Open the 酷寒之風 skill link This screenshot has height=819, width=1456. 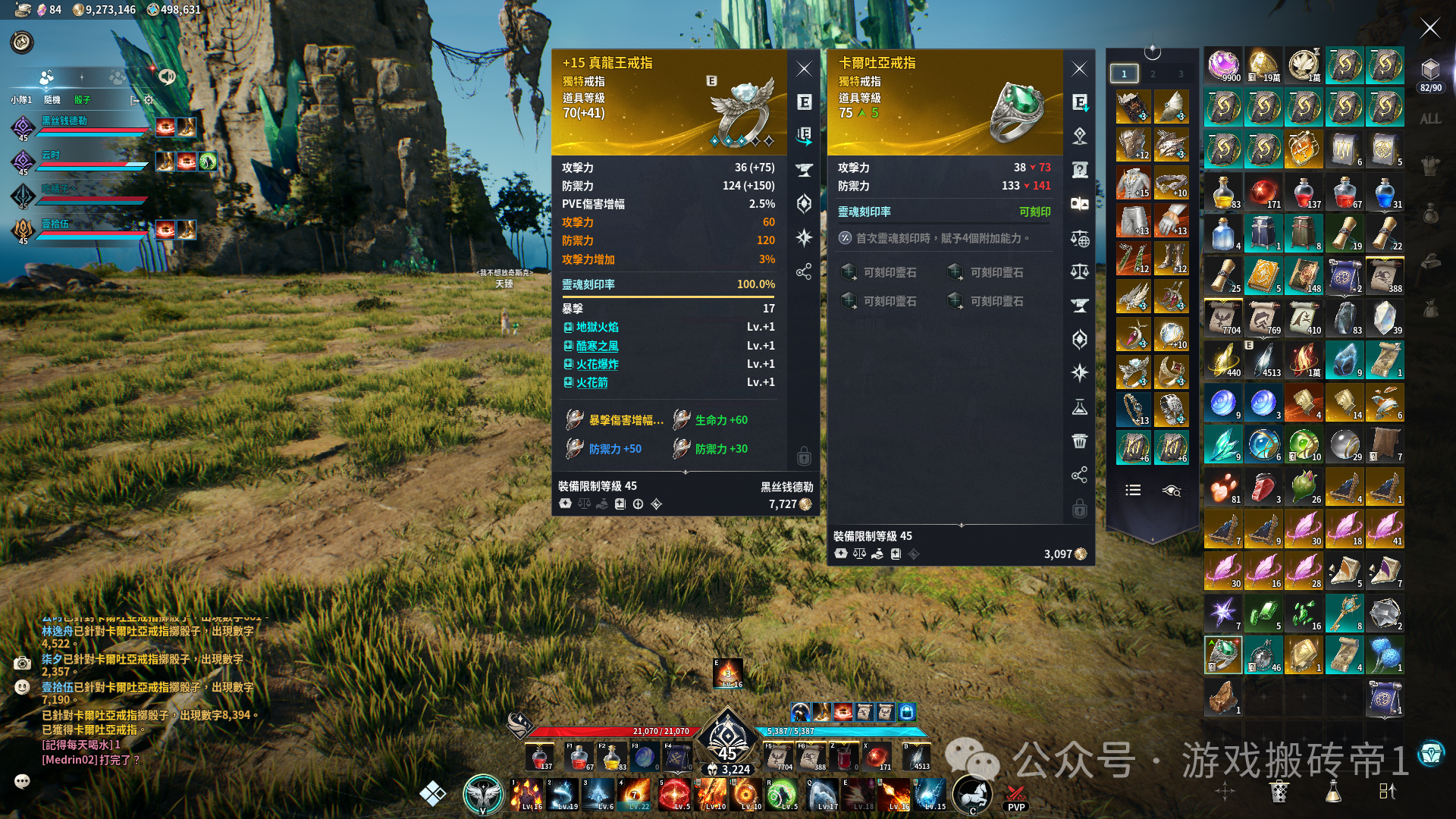(597, 346)
